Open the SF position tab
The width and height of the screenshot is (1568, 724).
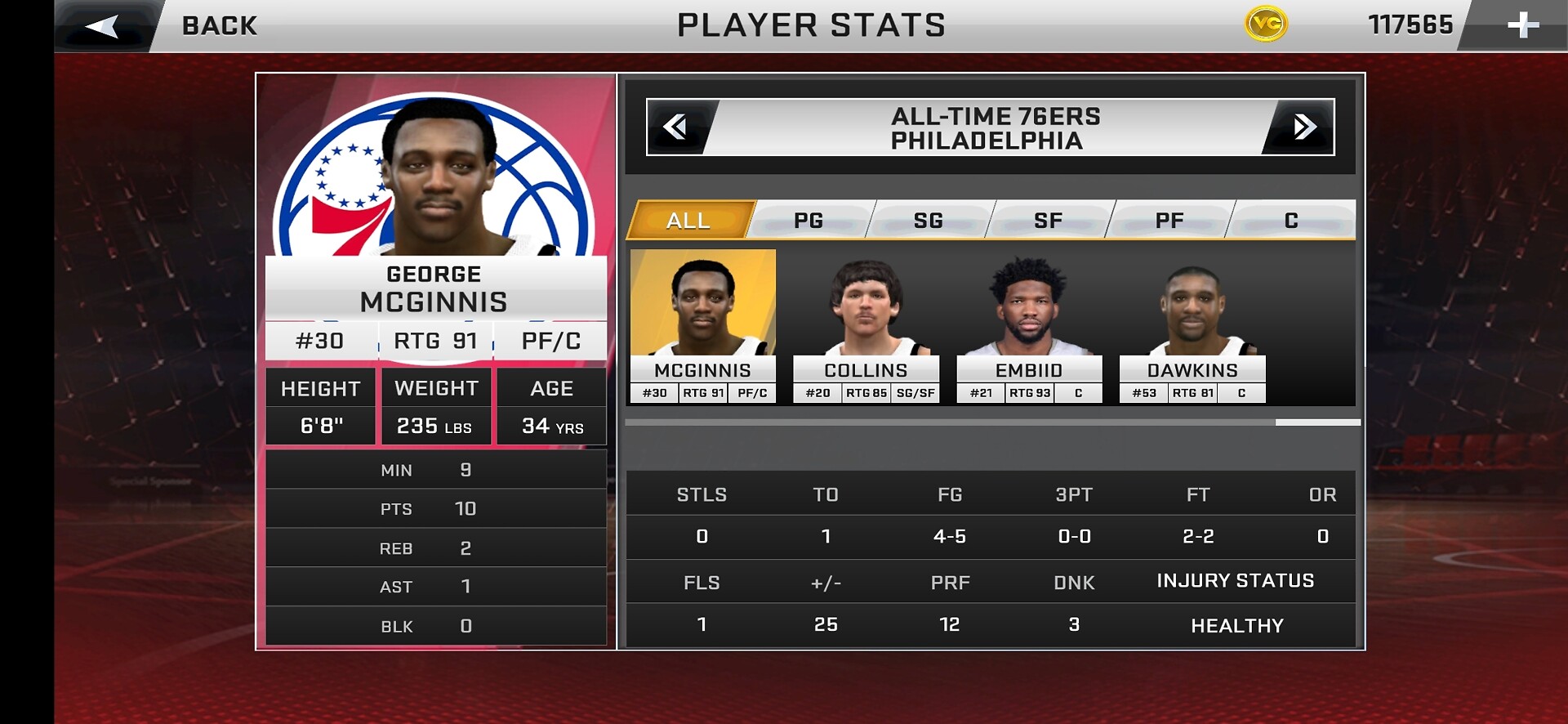1049,220
